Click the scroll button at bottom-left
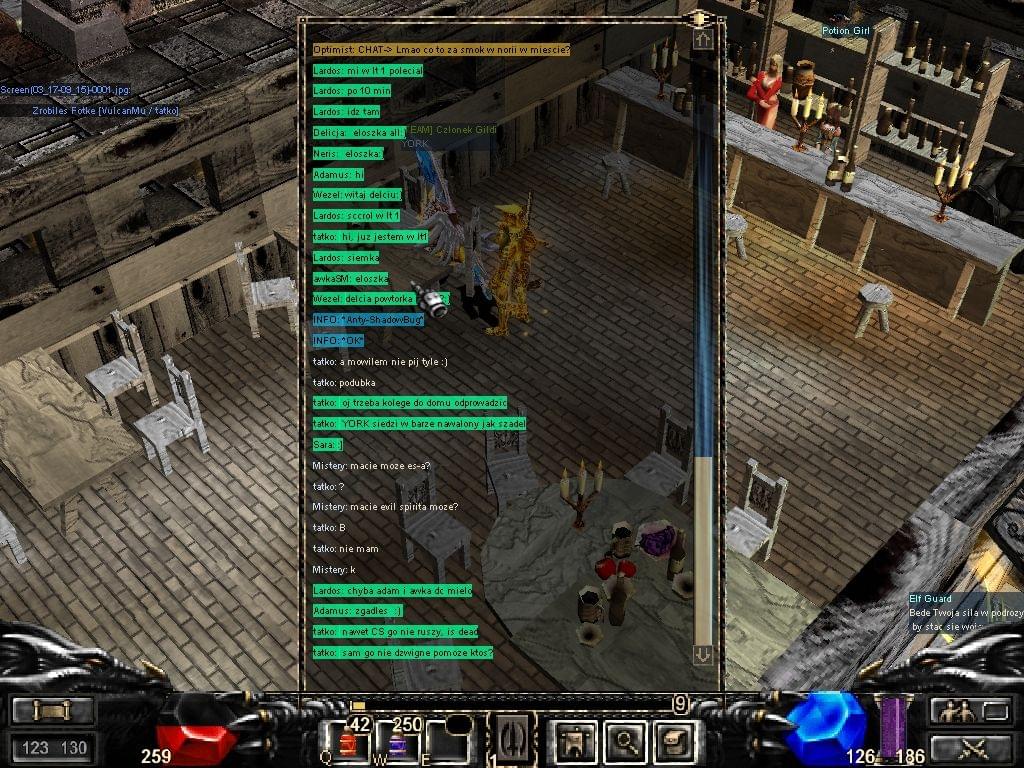 [54, 711]
